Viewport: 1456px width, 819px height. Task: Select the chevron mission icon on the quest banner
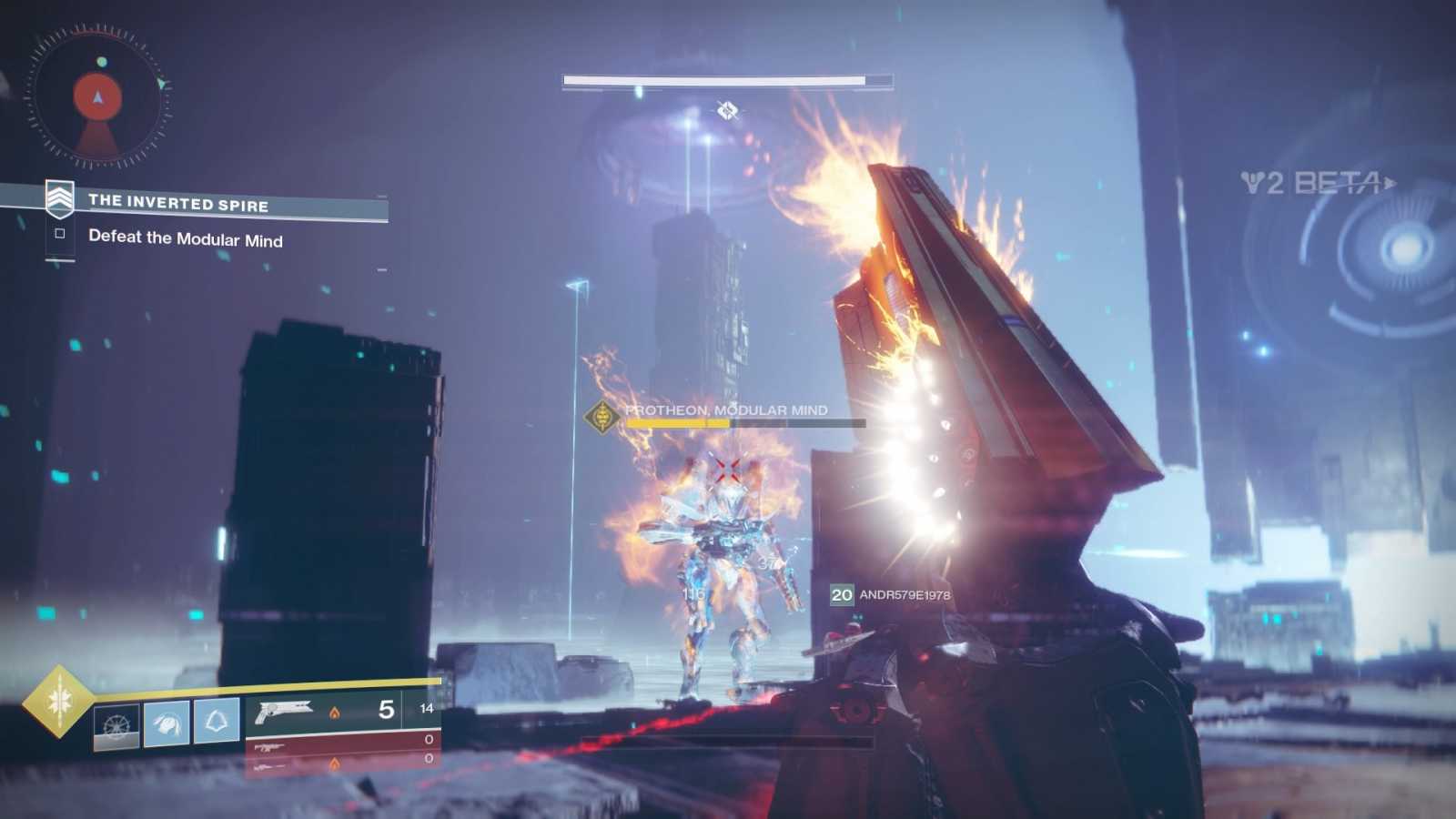tap(60, 198)
